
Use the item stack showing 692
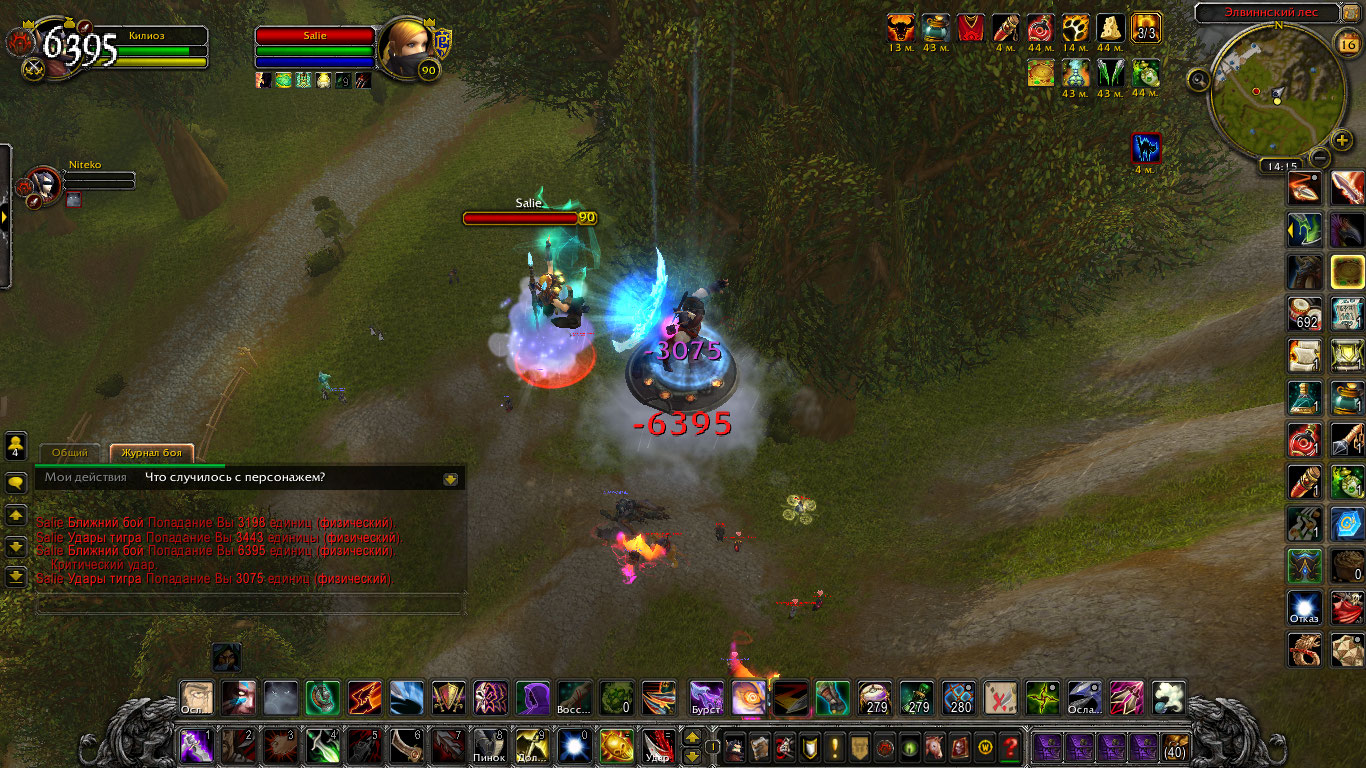(1304, 313)
